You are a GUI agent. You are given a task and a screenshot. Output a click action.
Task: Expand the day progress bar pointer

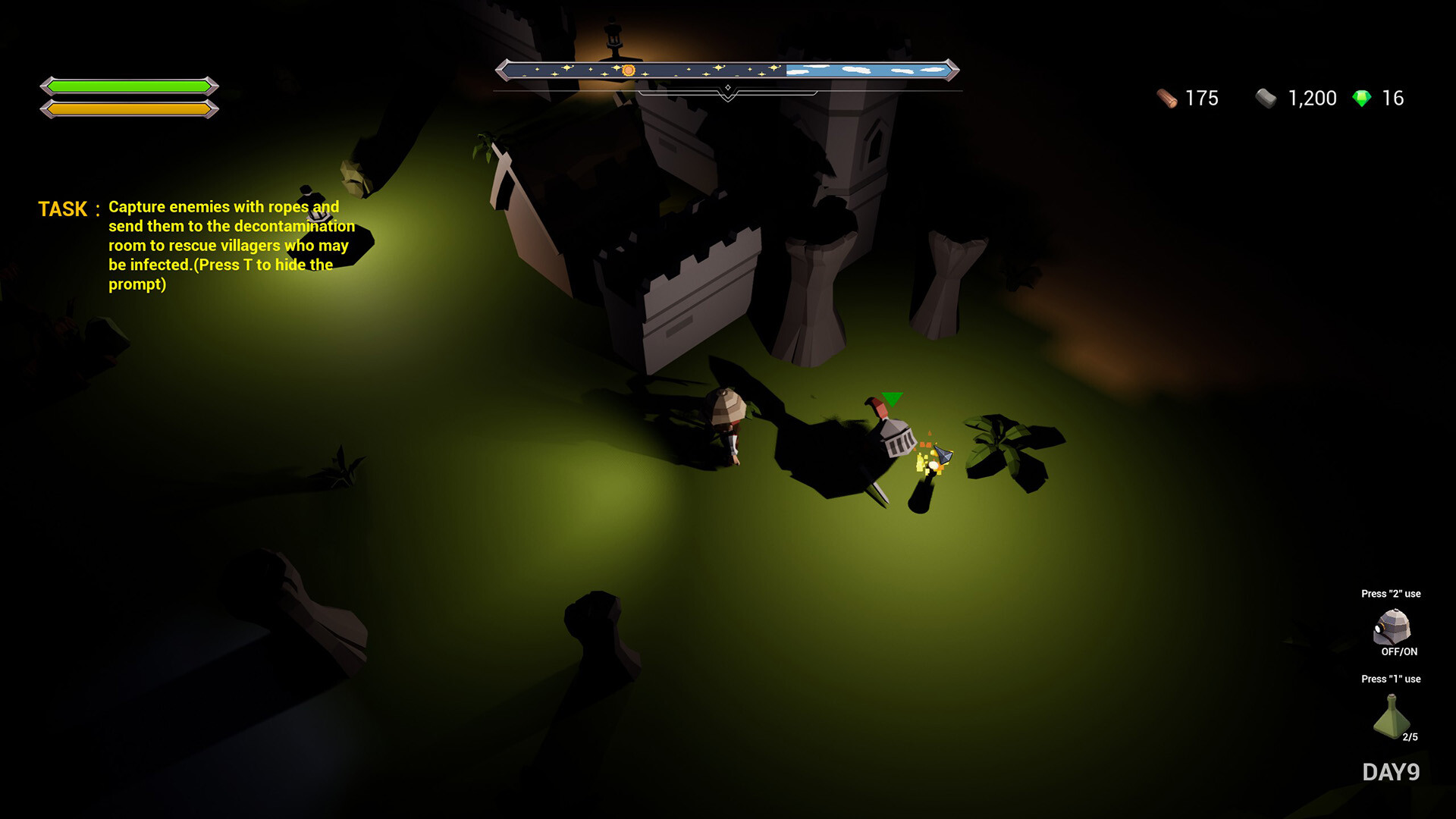pos(728,87)
